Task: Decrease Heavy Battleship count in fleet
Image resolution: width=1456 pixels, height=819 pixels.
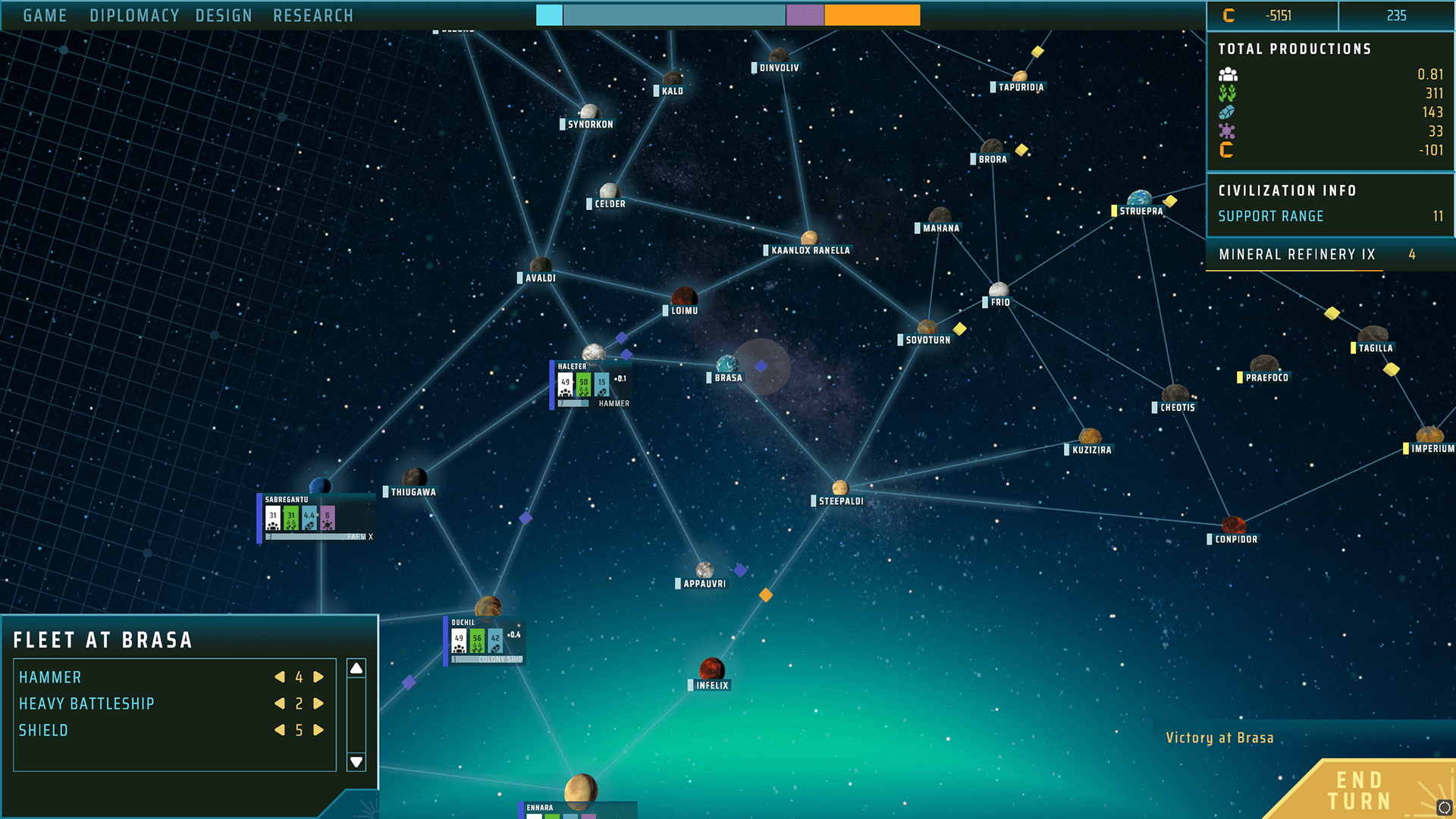Action: tap(280, 704)
